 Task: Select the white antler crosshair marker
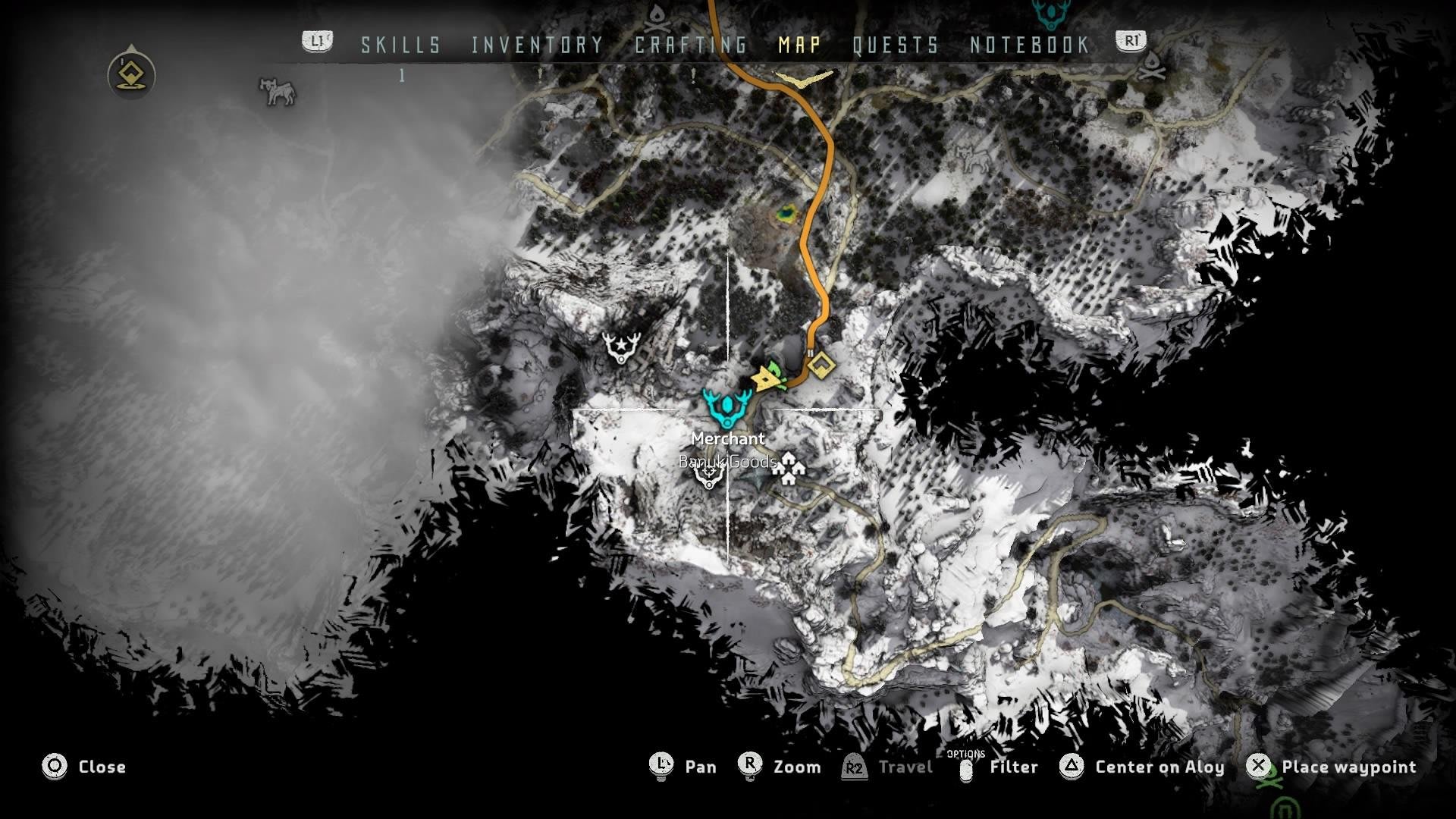point(709,475)
